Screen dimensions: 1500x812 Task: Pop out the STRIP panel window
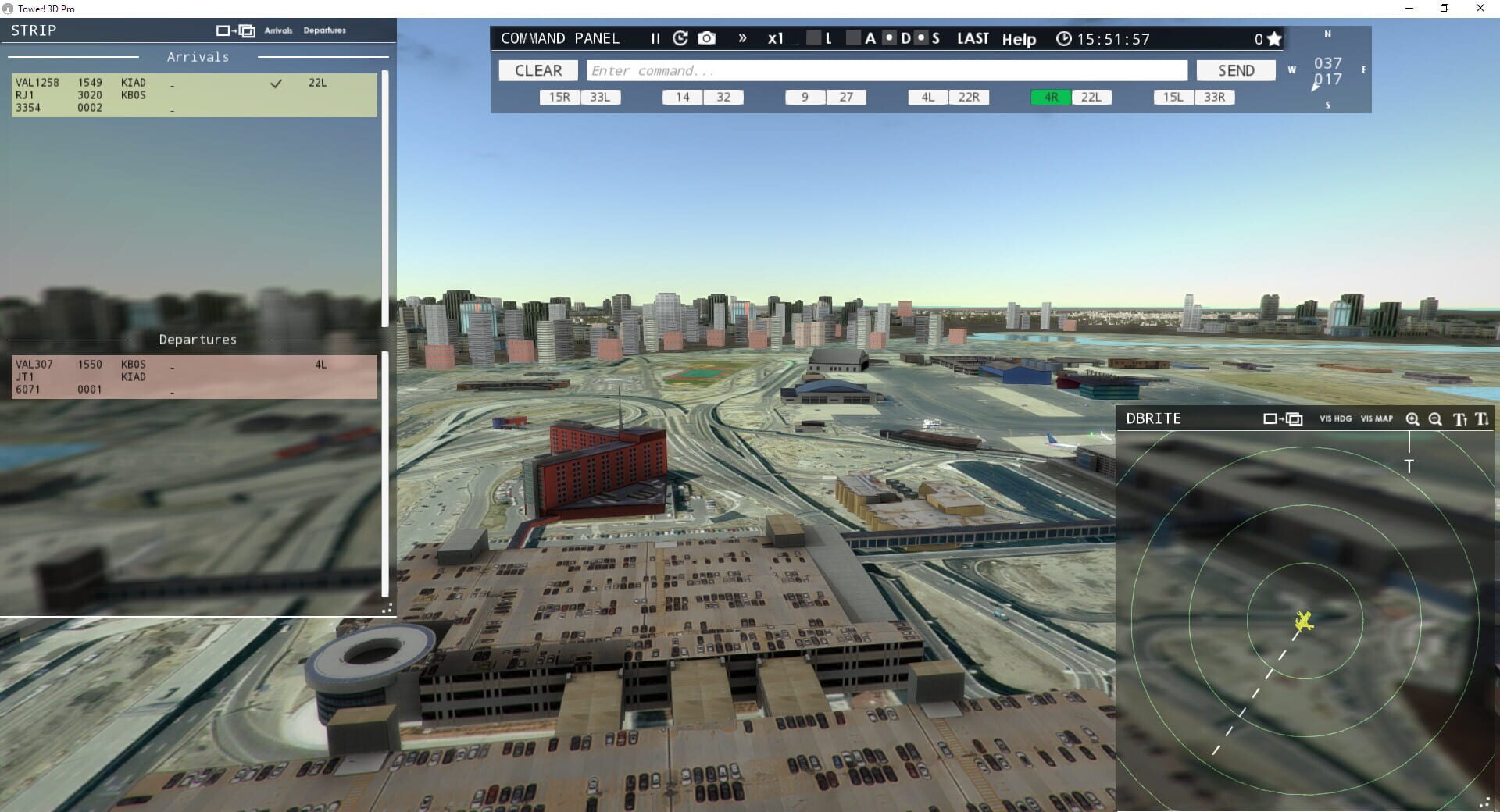coord(234,30)
